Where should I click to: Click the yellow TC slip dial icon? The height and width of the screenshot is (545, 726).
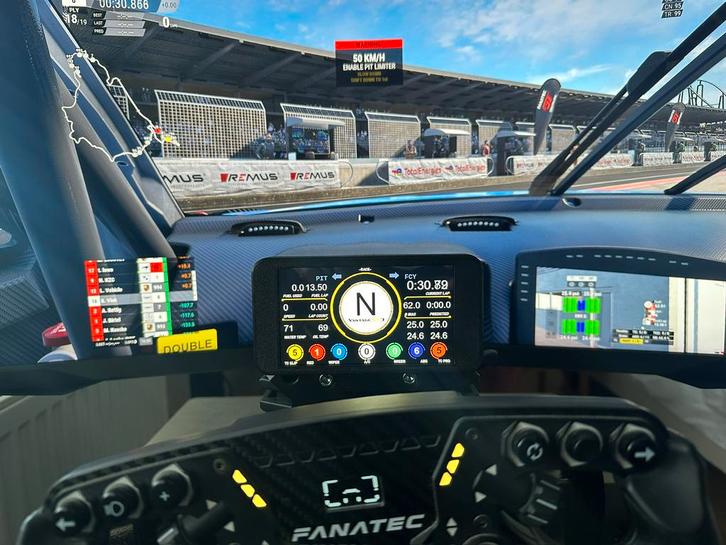click(294, 351)
